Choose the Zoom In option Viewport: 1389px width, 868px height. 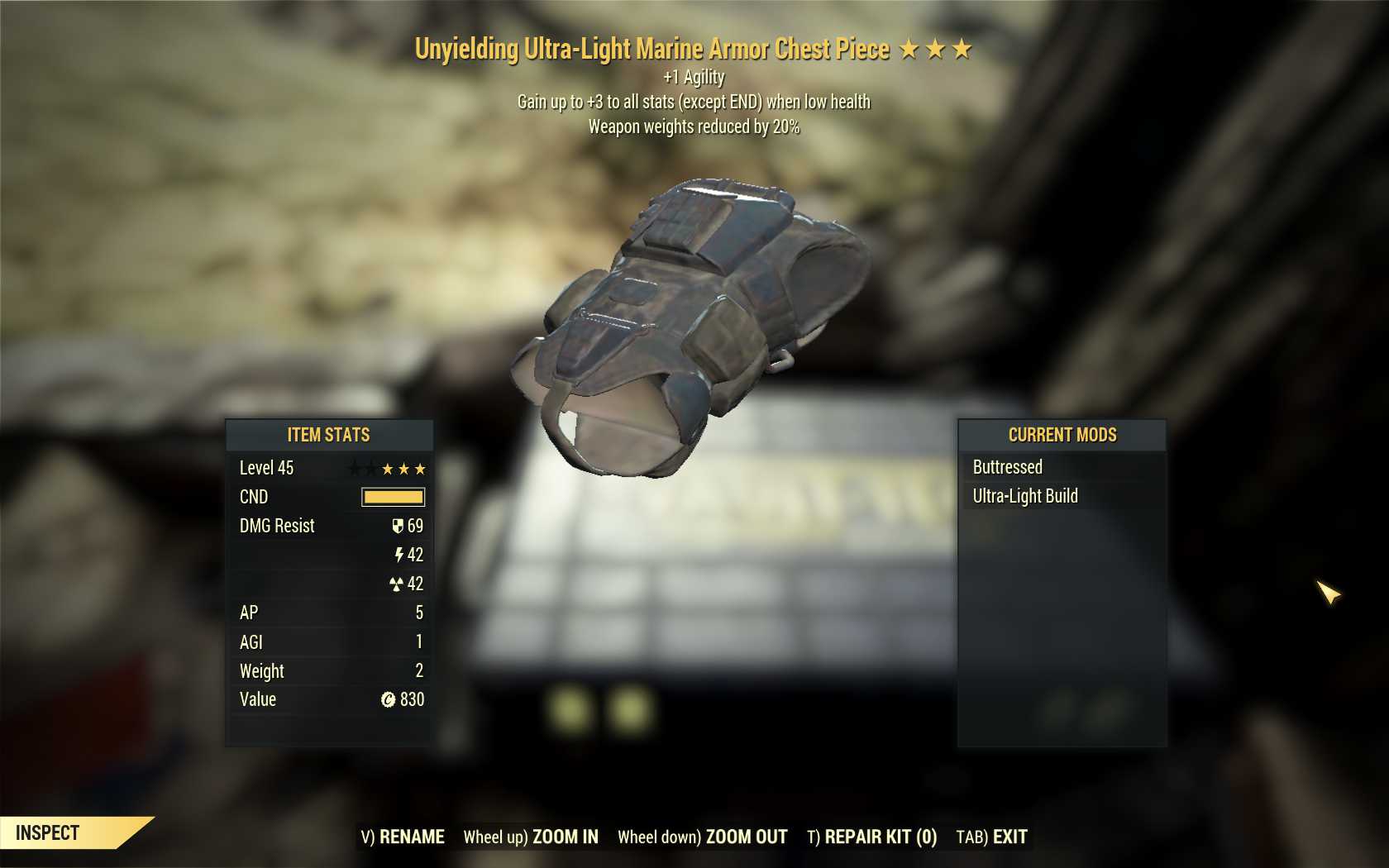click(x=531, y=837)
